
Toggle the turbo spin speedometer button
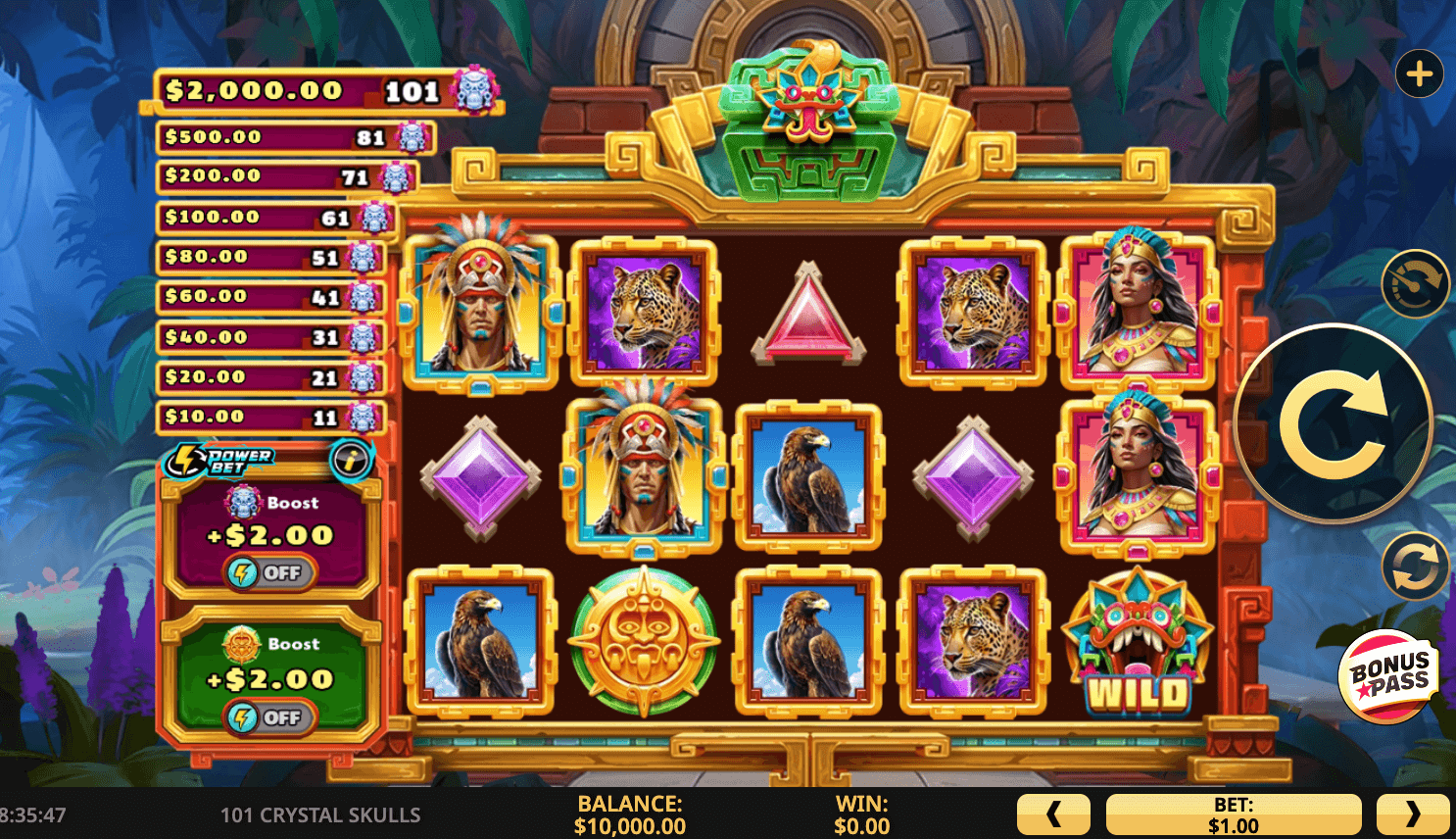click(1415, 284)
